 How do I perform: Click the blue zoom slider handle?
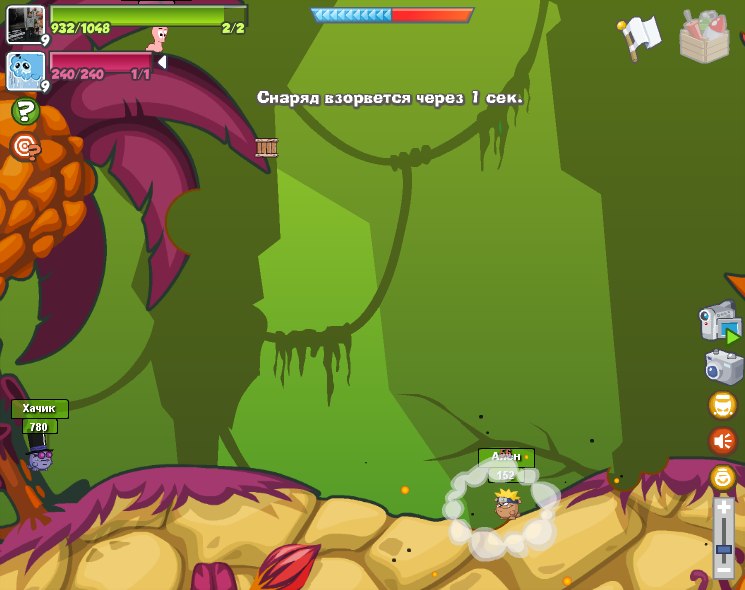pos(724,549)
